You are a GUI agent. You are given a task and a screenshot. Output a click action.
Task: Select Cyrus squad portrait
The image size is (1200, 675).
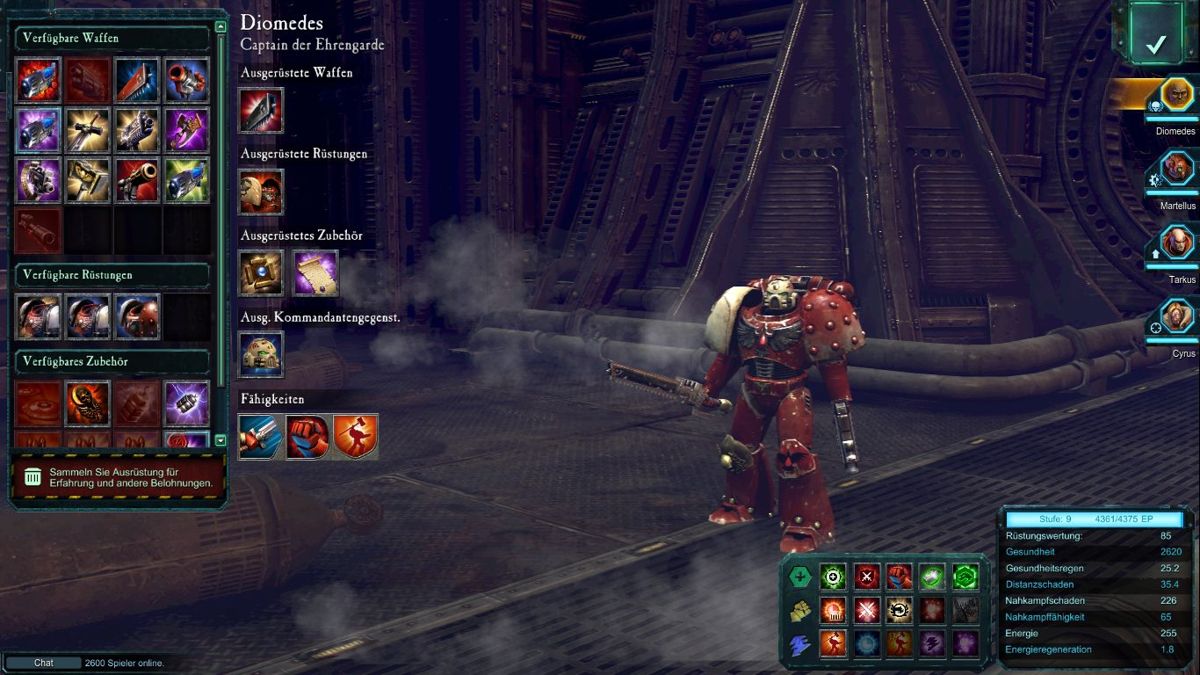[1177, 317]
